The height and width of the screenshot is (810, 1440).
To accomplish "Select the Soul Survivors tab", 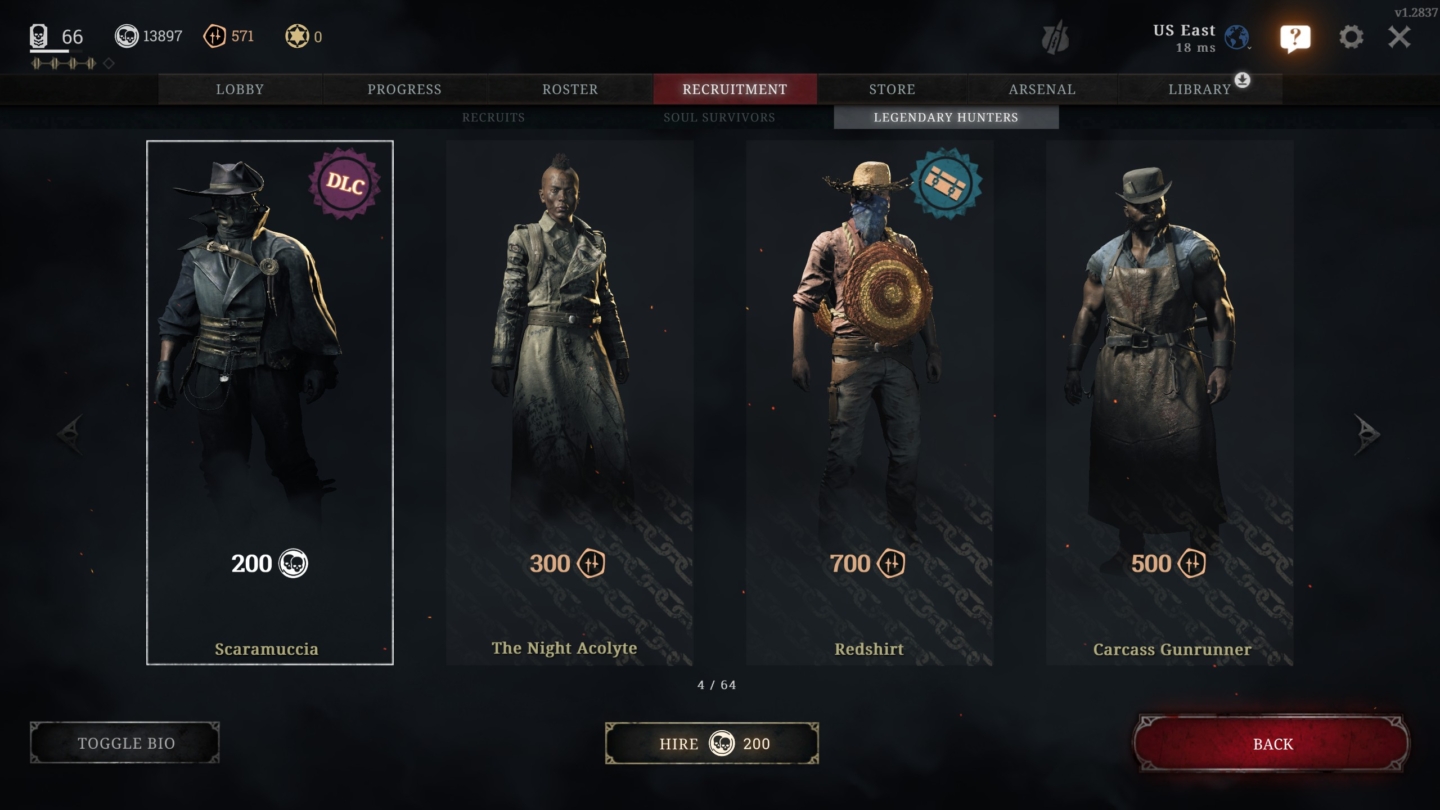I will click(x=719, y=117).
